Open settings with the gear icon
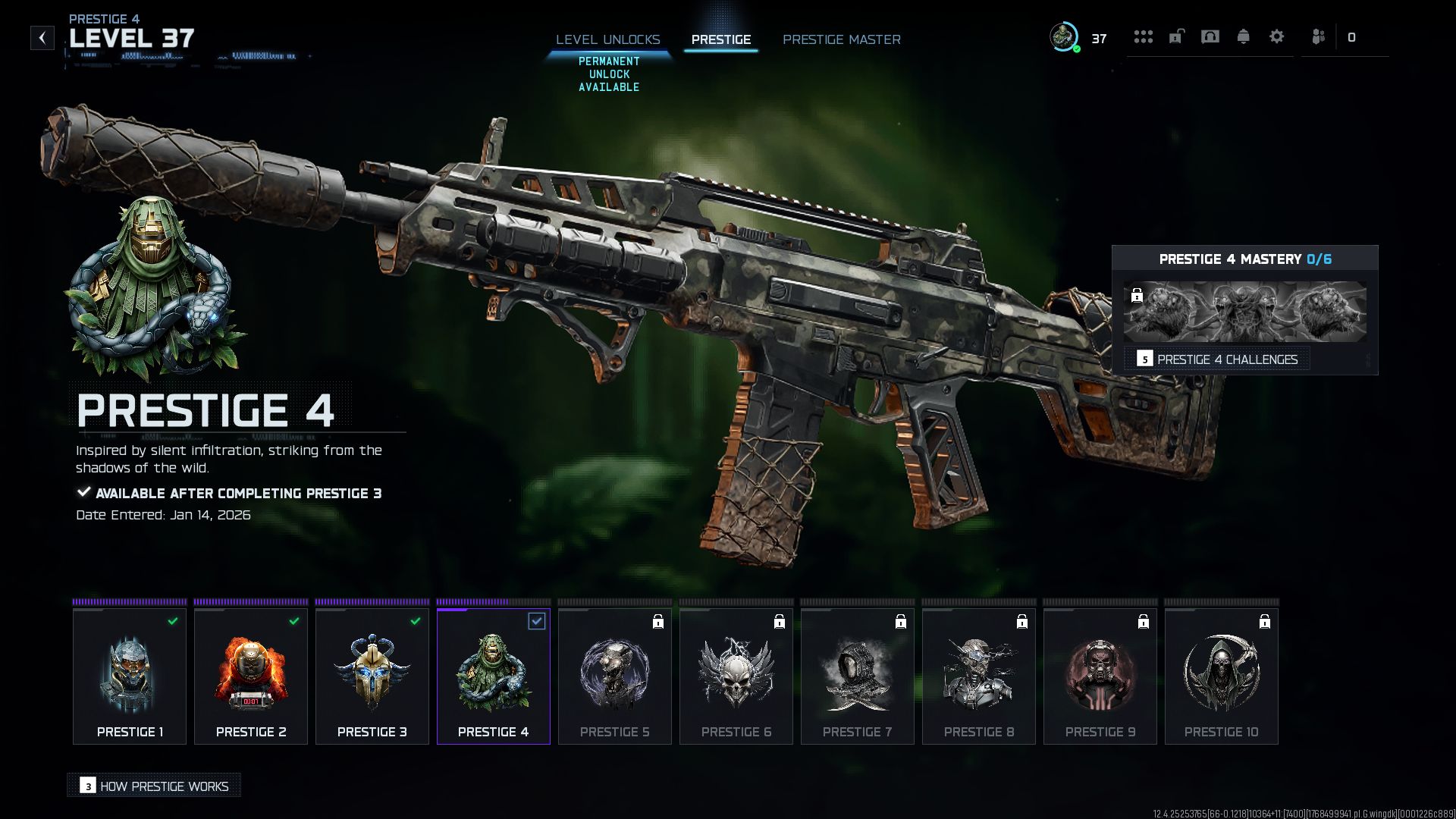This screenshot has height=819, width=1456. click(1276, 37)
